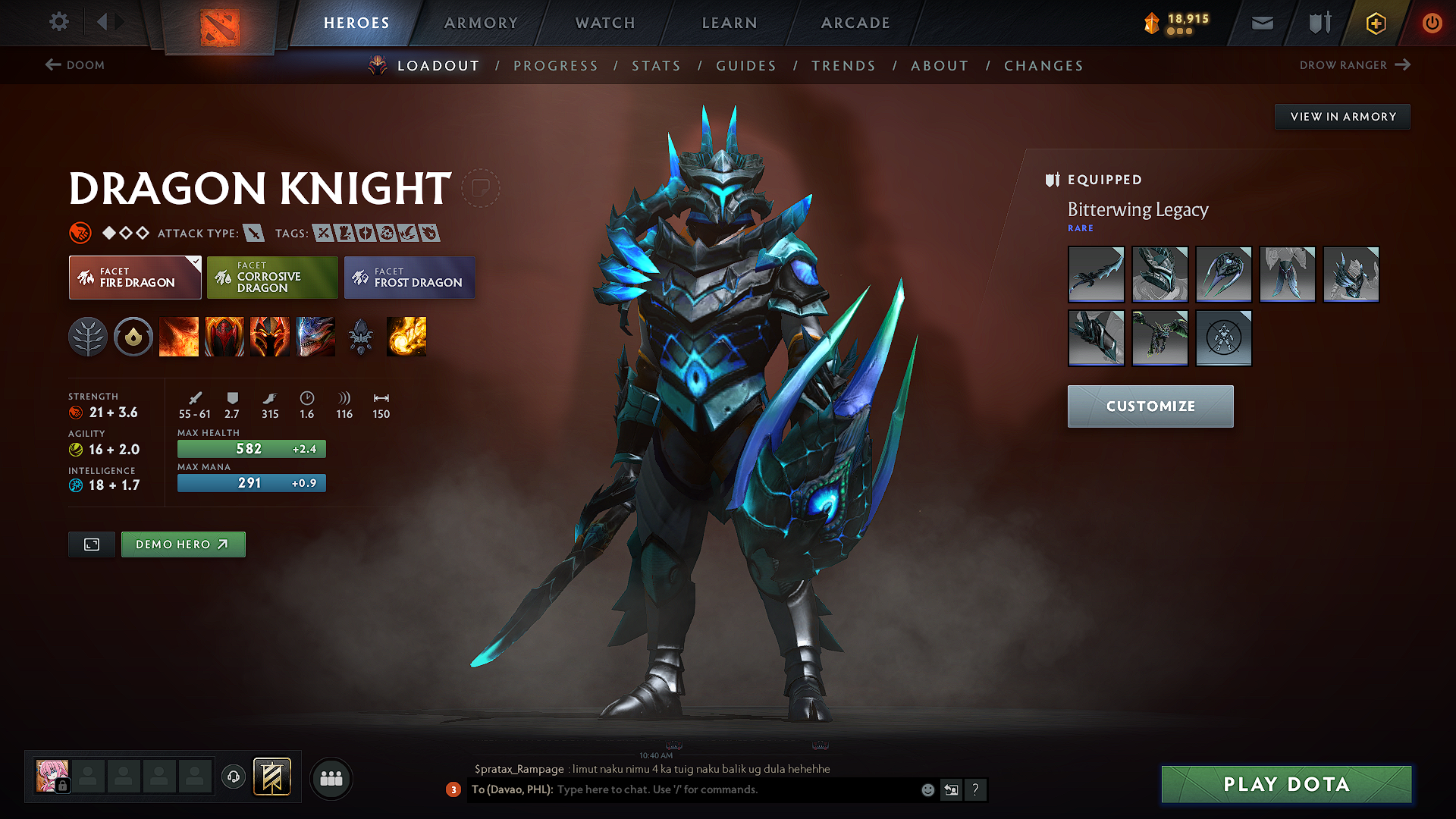
Task: Open the friends list icon near party slots
Action: pos(331,778)
